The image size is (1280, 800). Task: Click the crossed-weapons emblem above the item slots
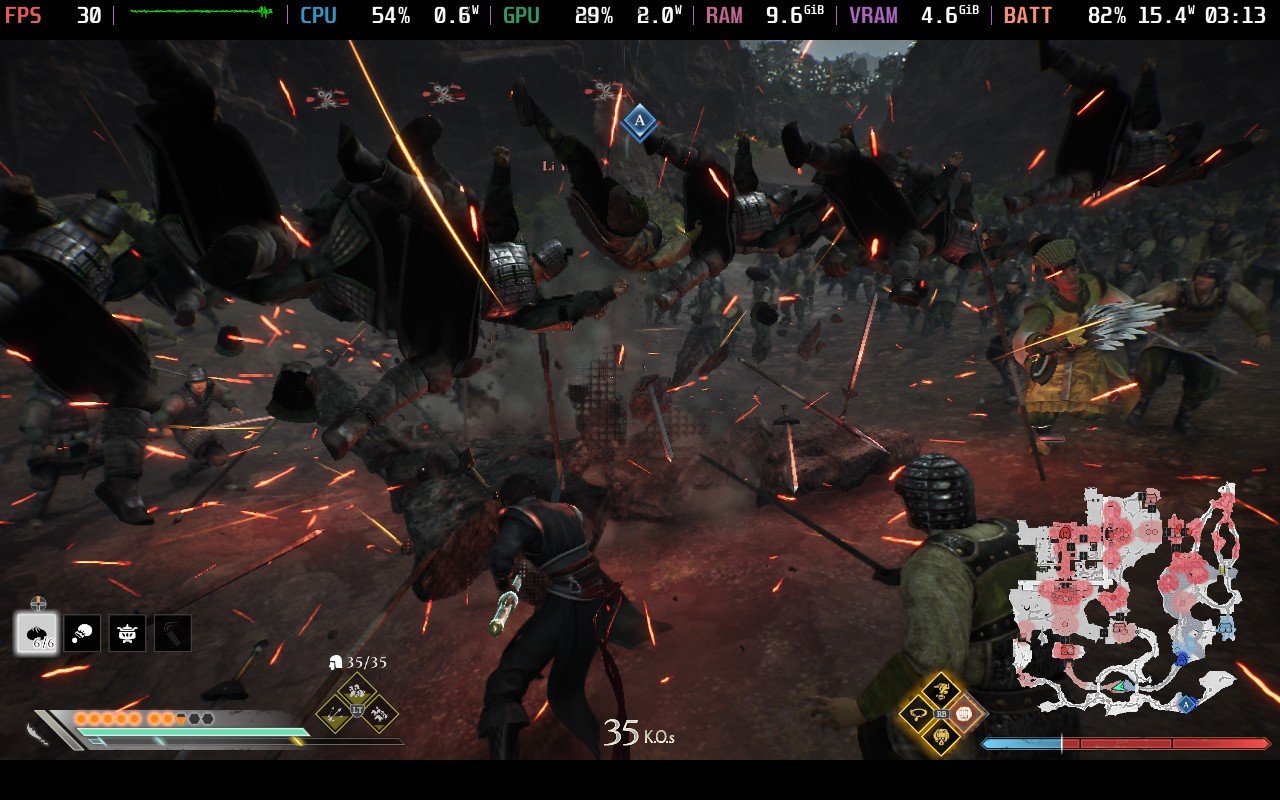(37, 601)
